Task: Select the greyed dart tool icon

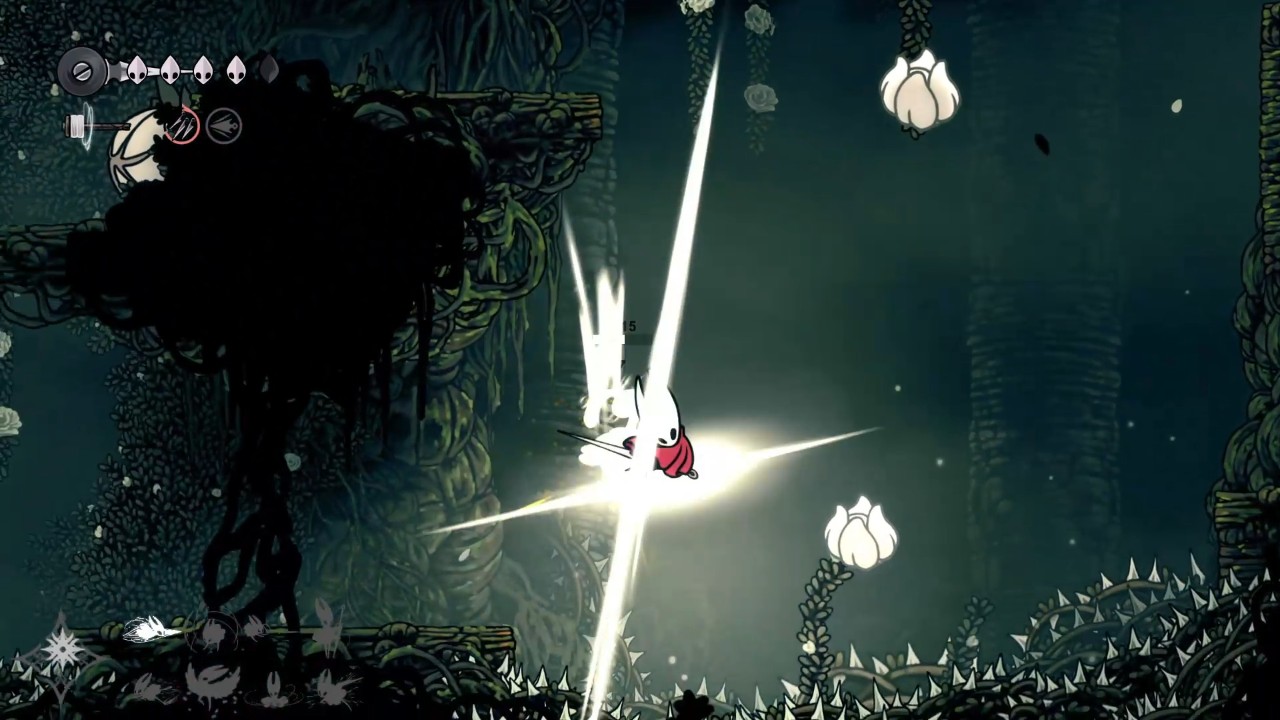Action: [x=224, y=126]
